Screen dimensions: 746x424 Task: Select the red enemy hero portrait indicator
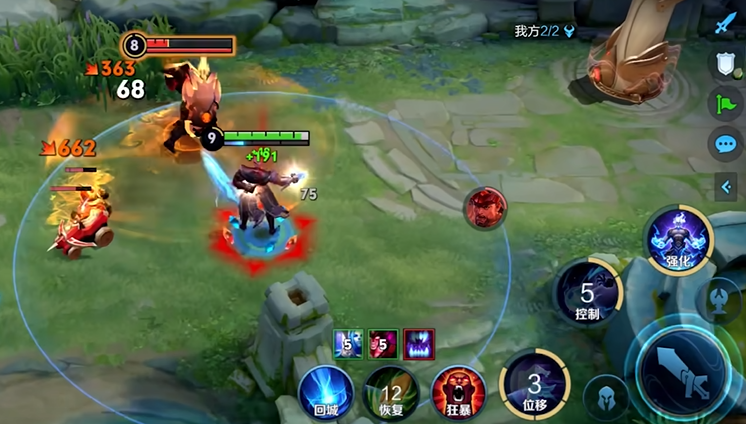click(x=485, y=208)
